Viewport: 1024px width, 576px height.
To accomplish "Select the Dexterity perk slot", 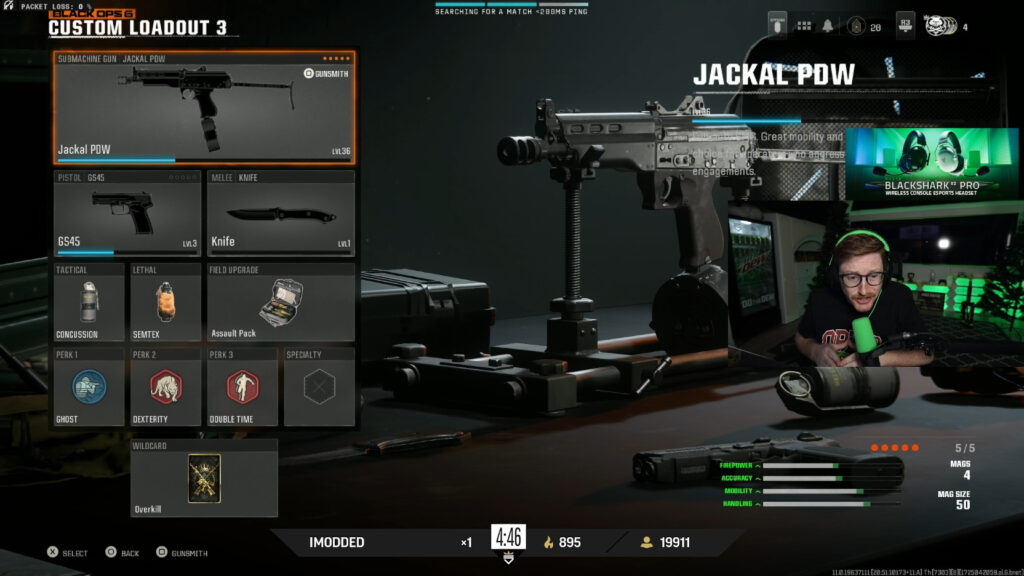I will [165, 387].
